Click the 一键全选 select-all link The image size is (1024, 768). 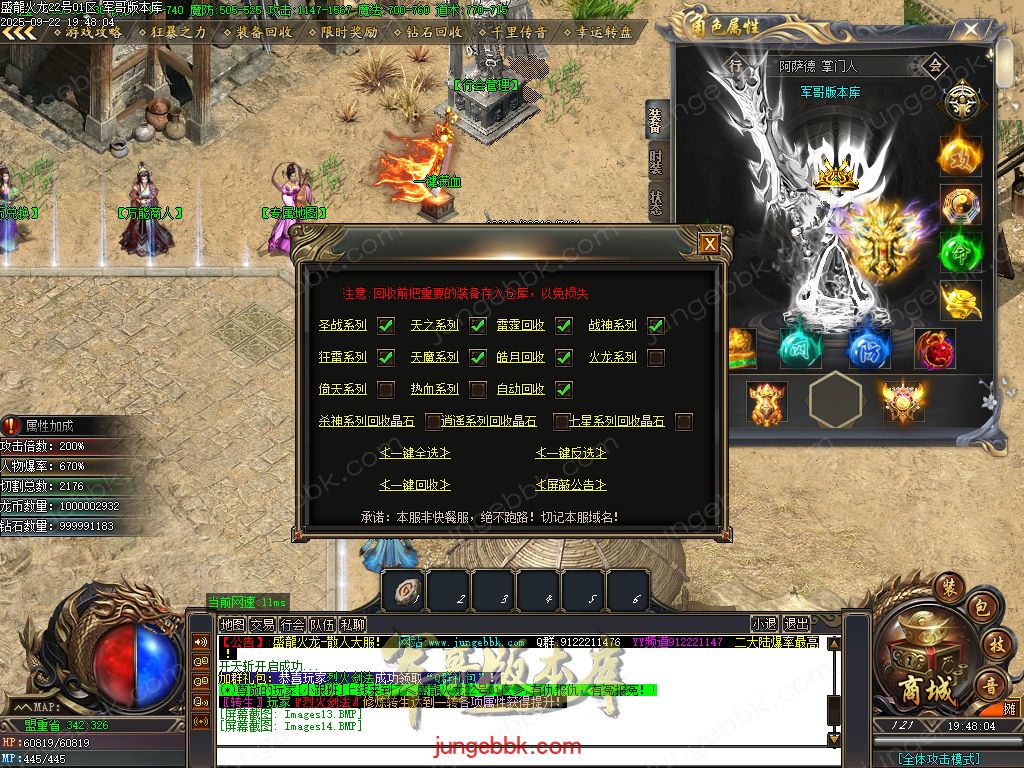415,453
